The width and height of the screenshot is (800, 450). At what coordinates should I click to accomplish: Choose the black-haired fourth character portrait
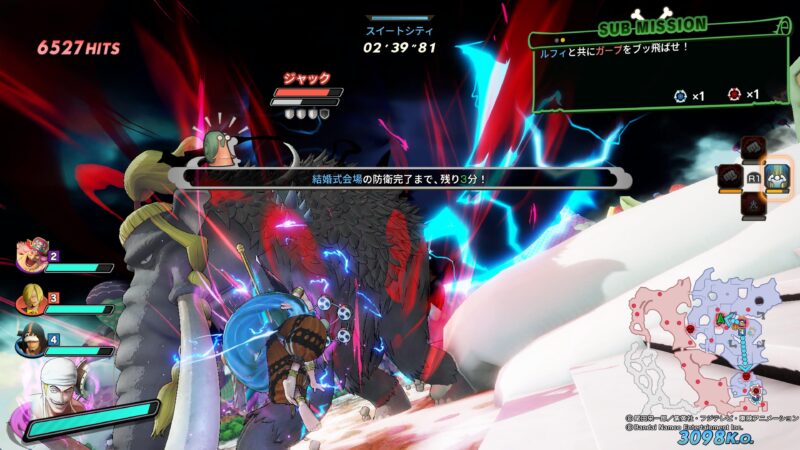coord(30,338)
